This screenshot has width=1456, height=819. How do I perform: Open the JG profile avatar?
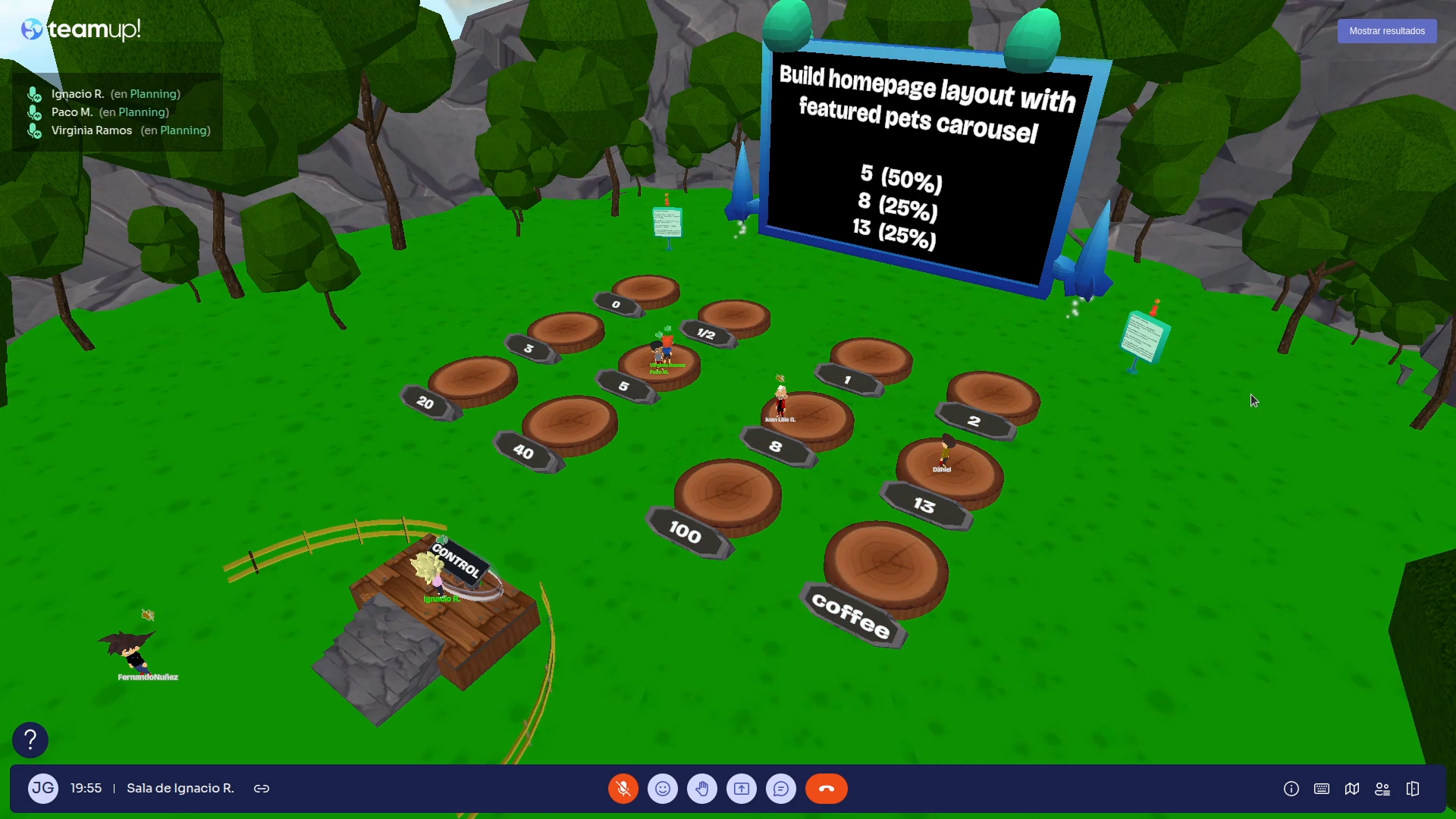(43, 789)
